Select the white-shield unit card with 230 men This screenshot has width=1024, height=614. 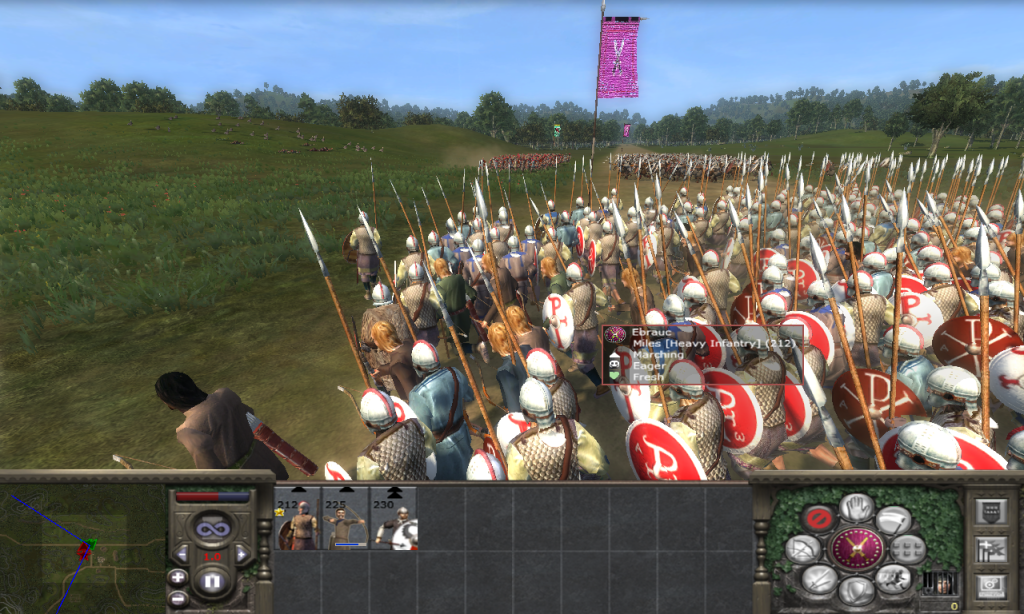click(x=393, y=518)
